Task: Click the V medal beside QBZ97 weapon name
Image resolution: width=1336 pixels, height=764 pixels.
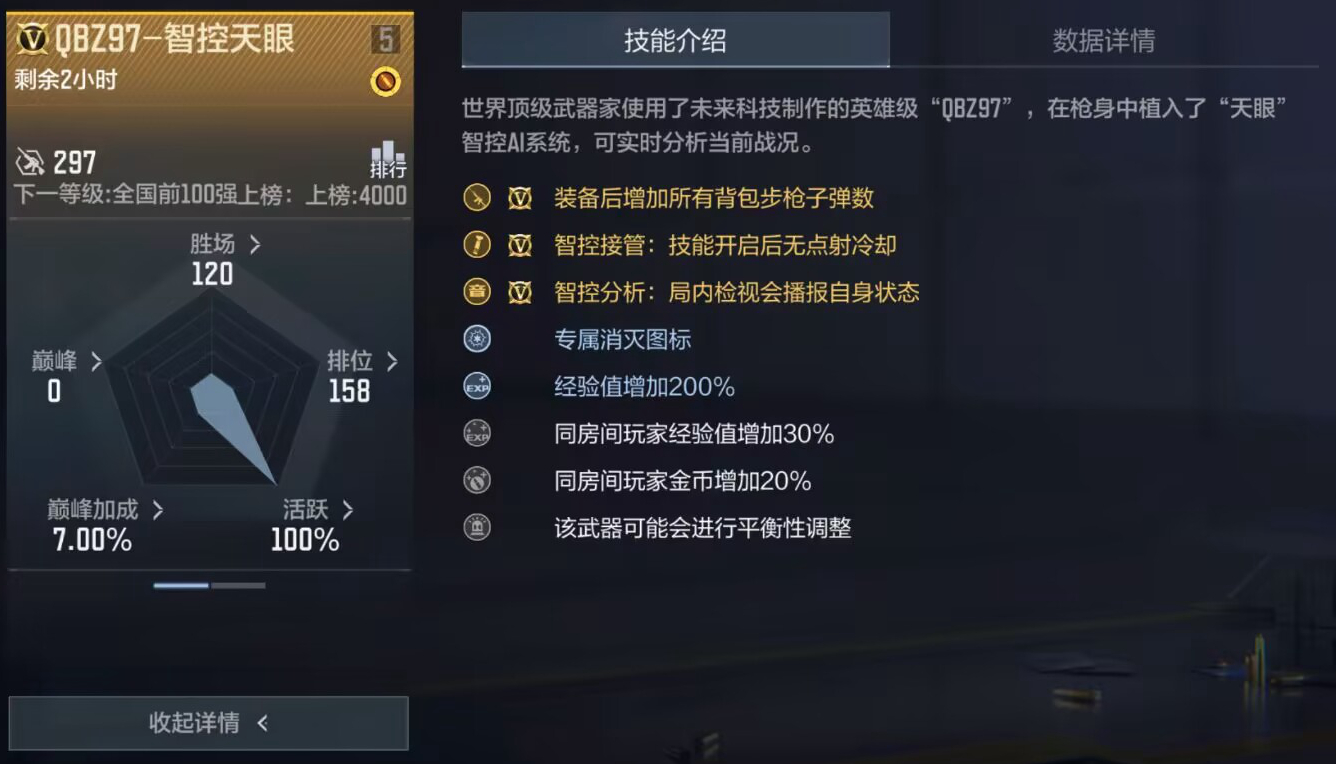Action: pos(33,37)
